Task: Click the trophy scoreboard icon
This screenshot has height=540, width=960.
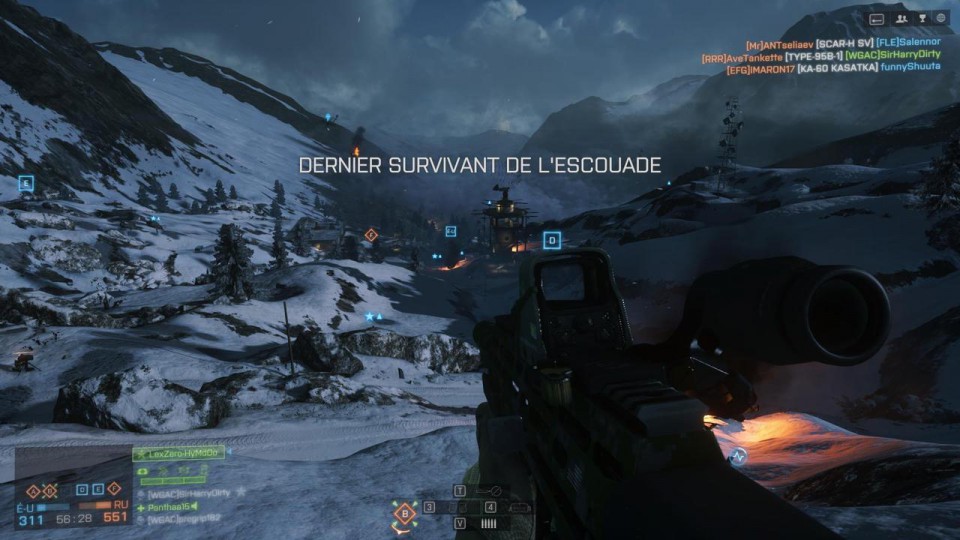Action: (921, 18)
